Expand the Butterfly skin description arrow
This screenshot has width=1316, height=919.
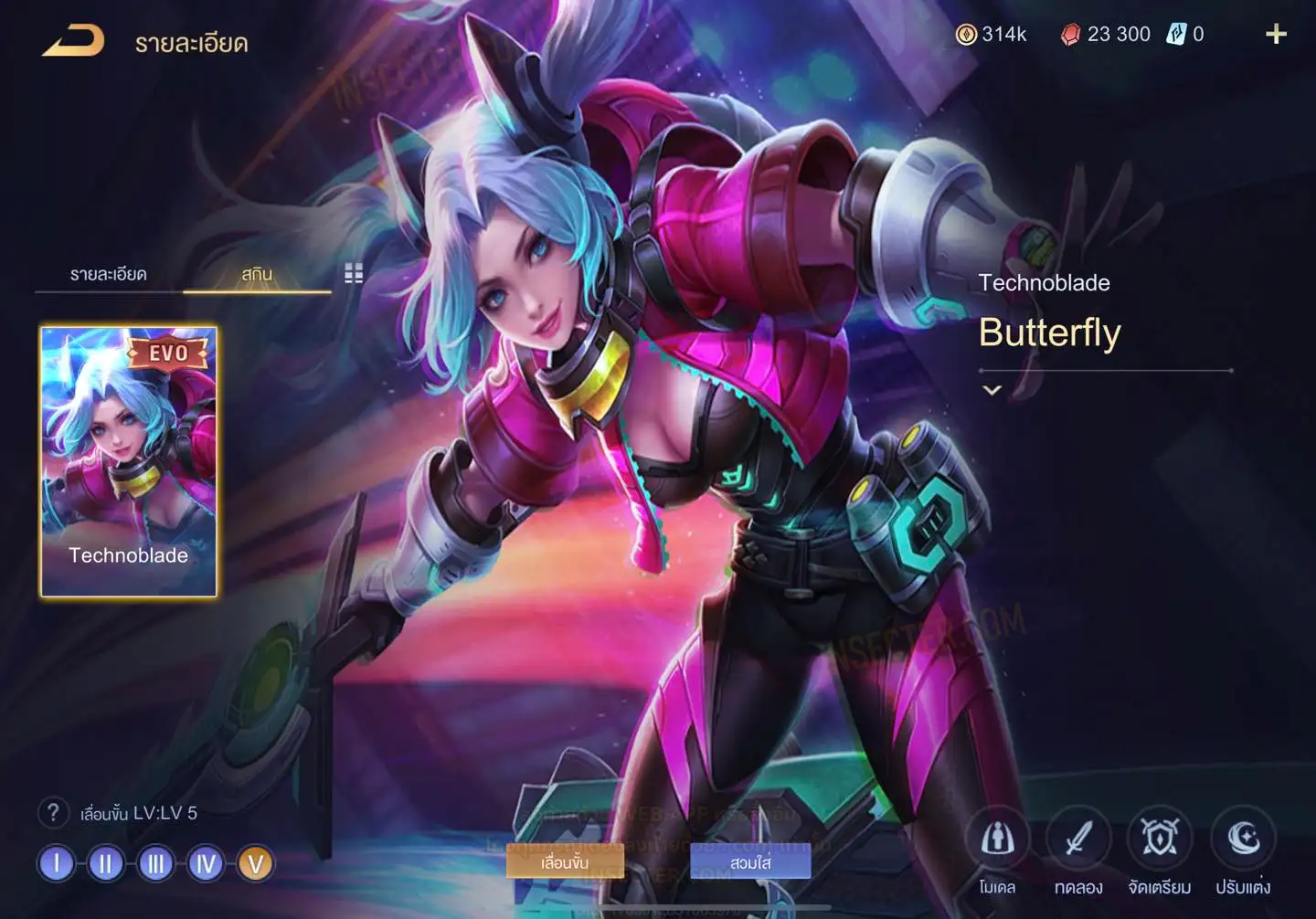992,390
